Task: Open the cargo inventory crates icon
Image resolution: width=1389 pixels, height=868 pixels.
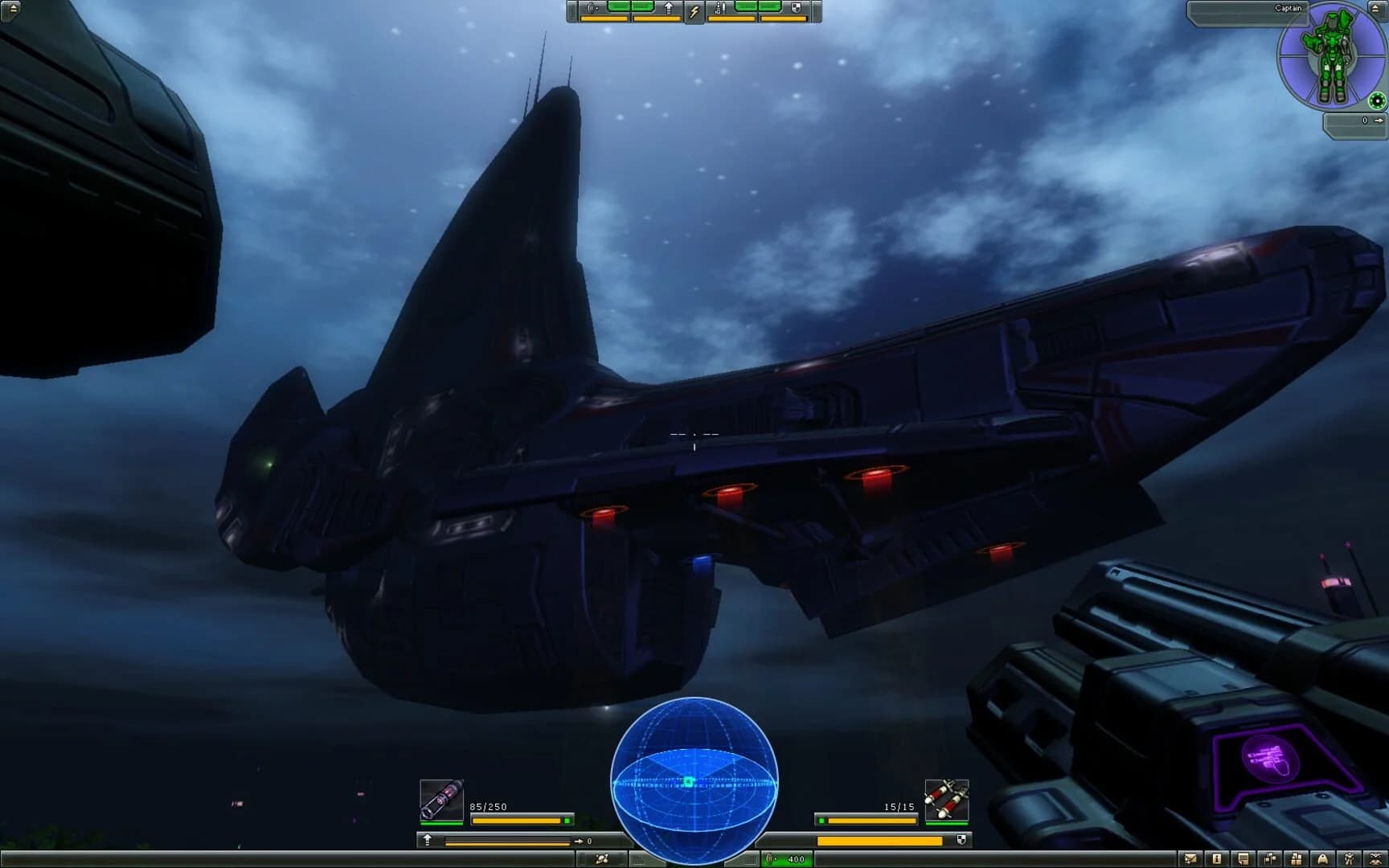Action: coord(1297,859)
